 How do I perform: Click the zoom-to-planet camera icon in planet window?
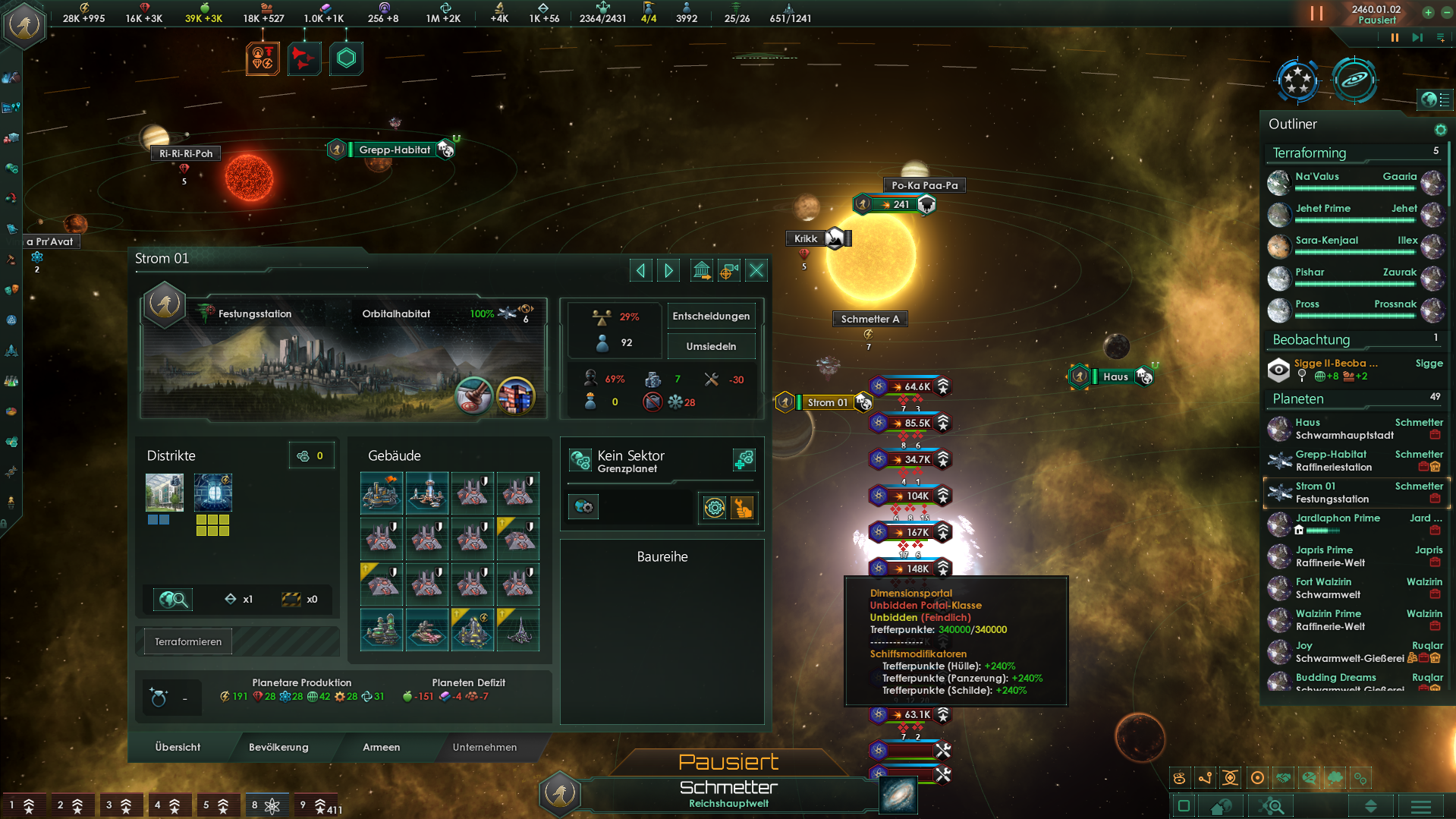click(728, 270)
